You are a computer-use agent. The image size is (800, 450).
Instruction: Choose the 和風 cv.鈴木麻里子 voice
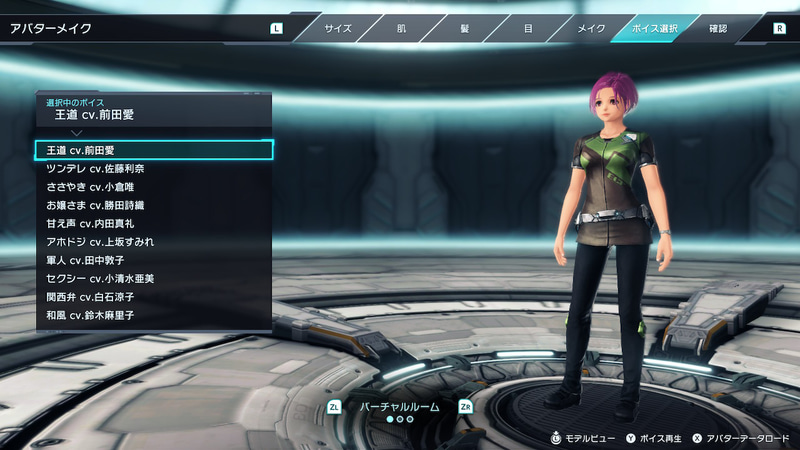tap(154, 315)
